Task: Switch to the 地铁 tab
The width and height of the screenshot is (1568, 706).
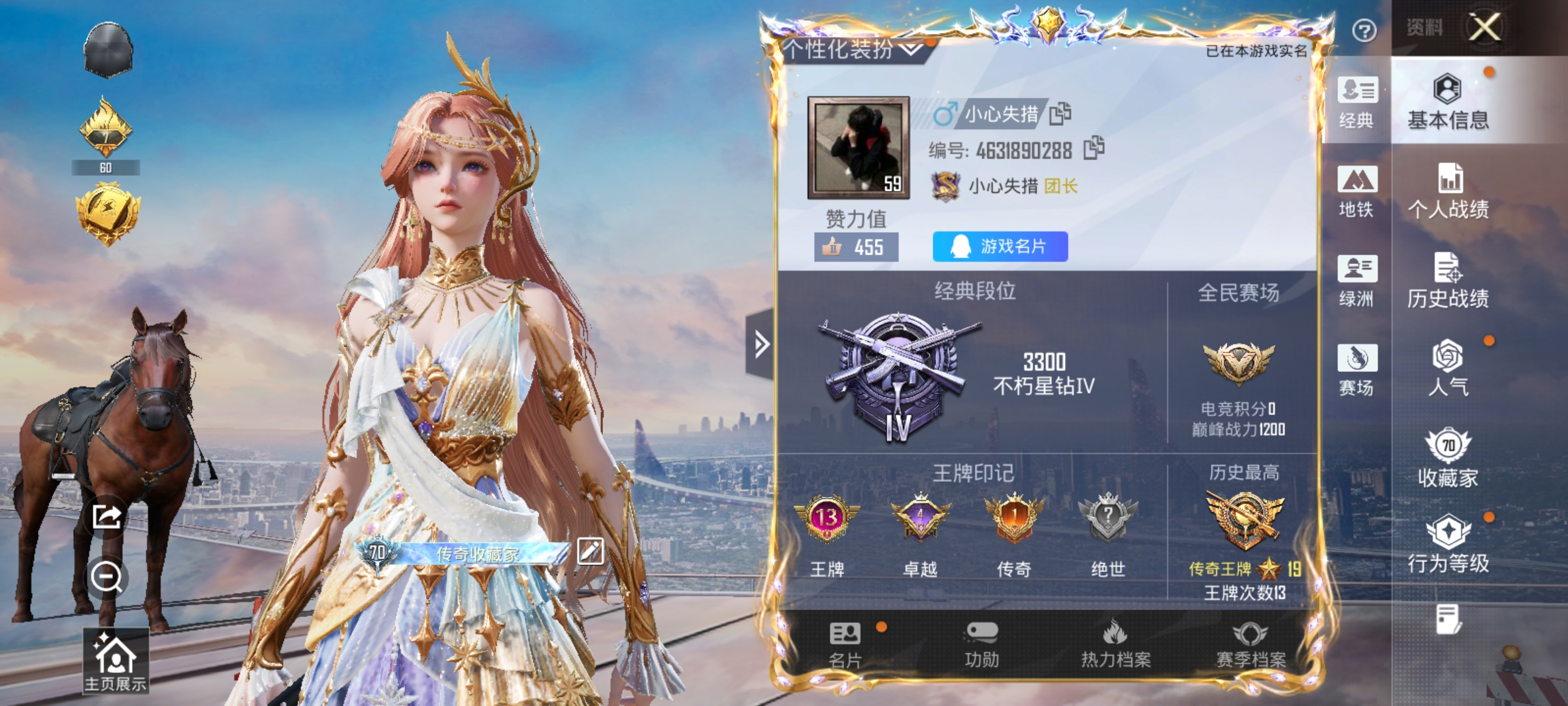Action: [x=1358, y=190]
